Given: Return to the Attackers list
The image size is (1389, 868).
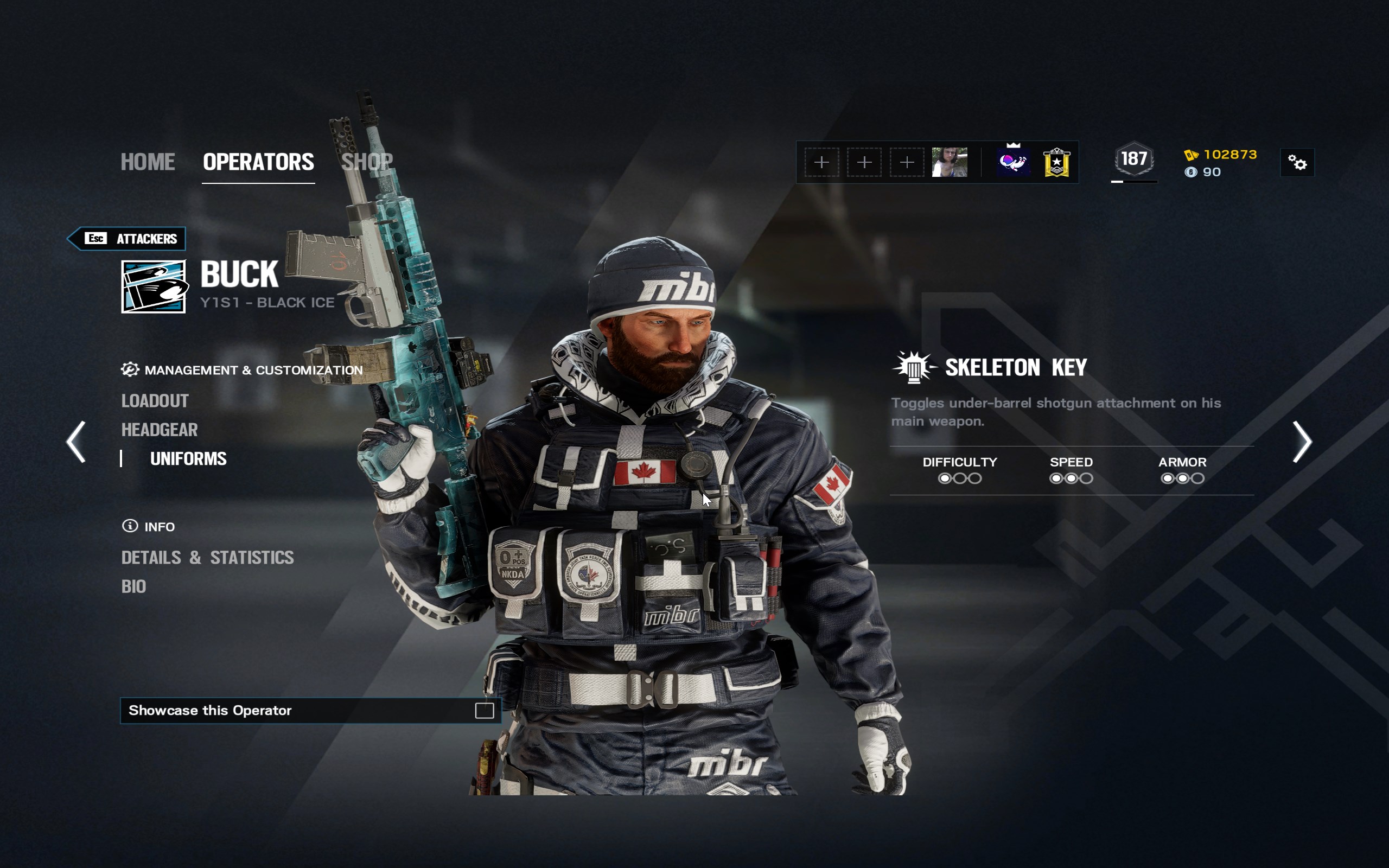Looking at the screenshot, I should (x=128, y=239).
